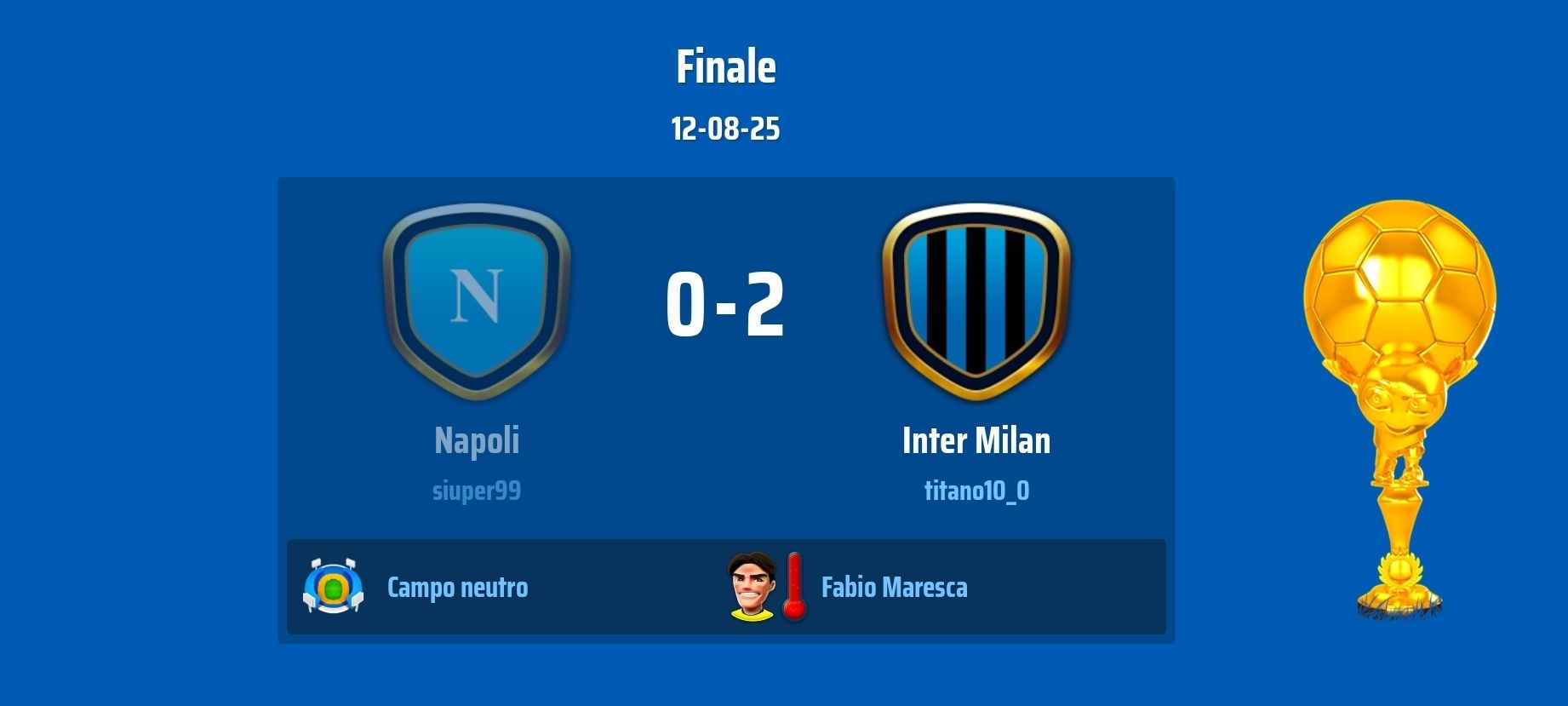Click the Inter Milan team name
This screenshot has width=1568, height=706.
pos(976,440)
